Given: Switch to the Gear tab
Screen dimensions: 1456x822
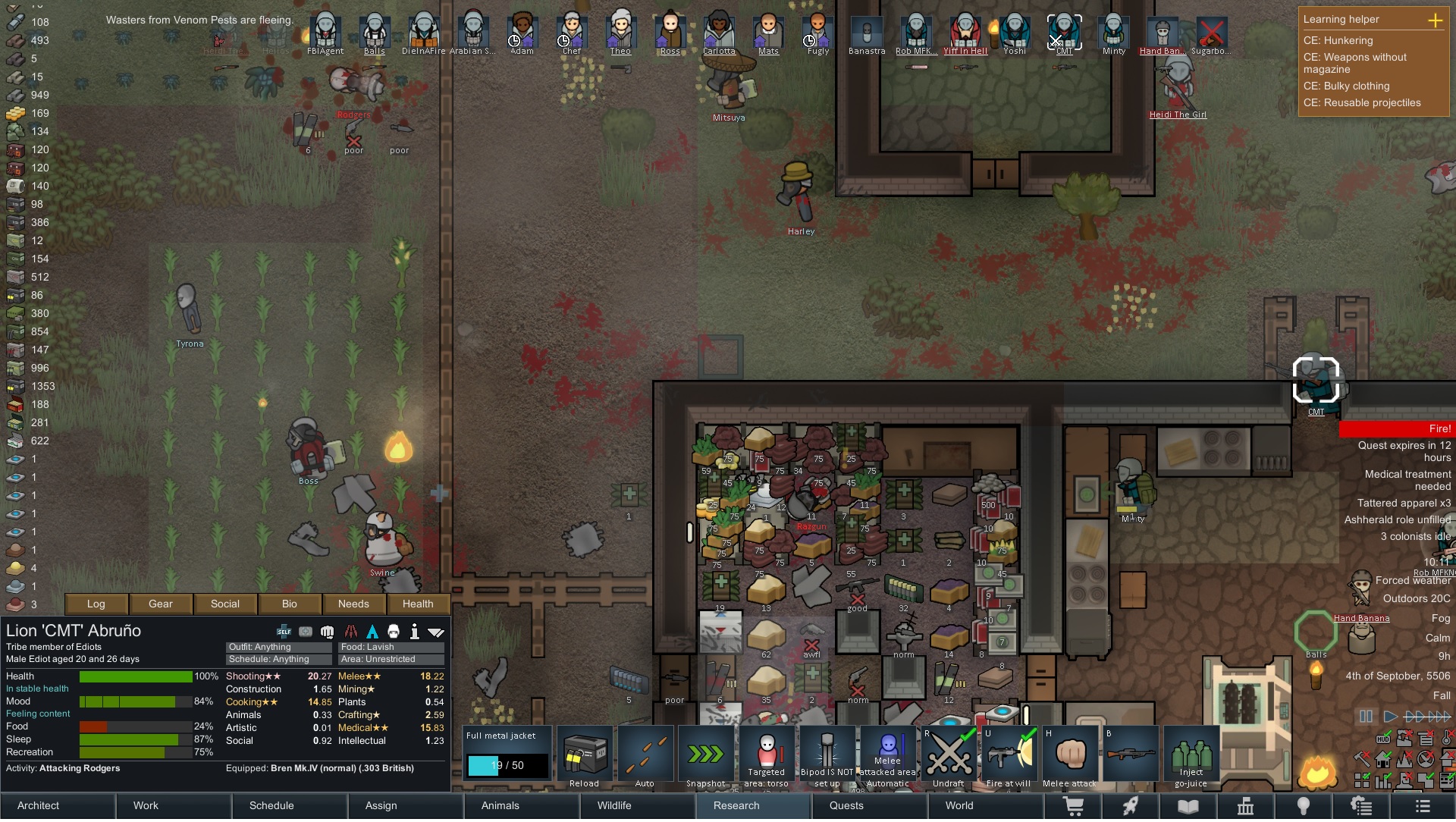Looking at the screenshot, I should tap(161, 604).
